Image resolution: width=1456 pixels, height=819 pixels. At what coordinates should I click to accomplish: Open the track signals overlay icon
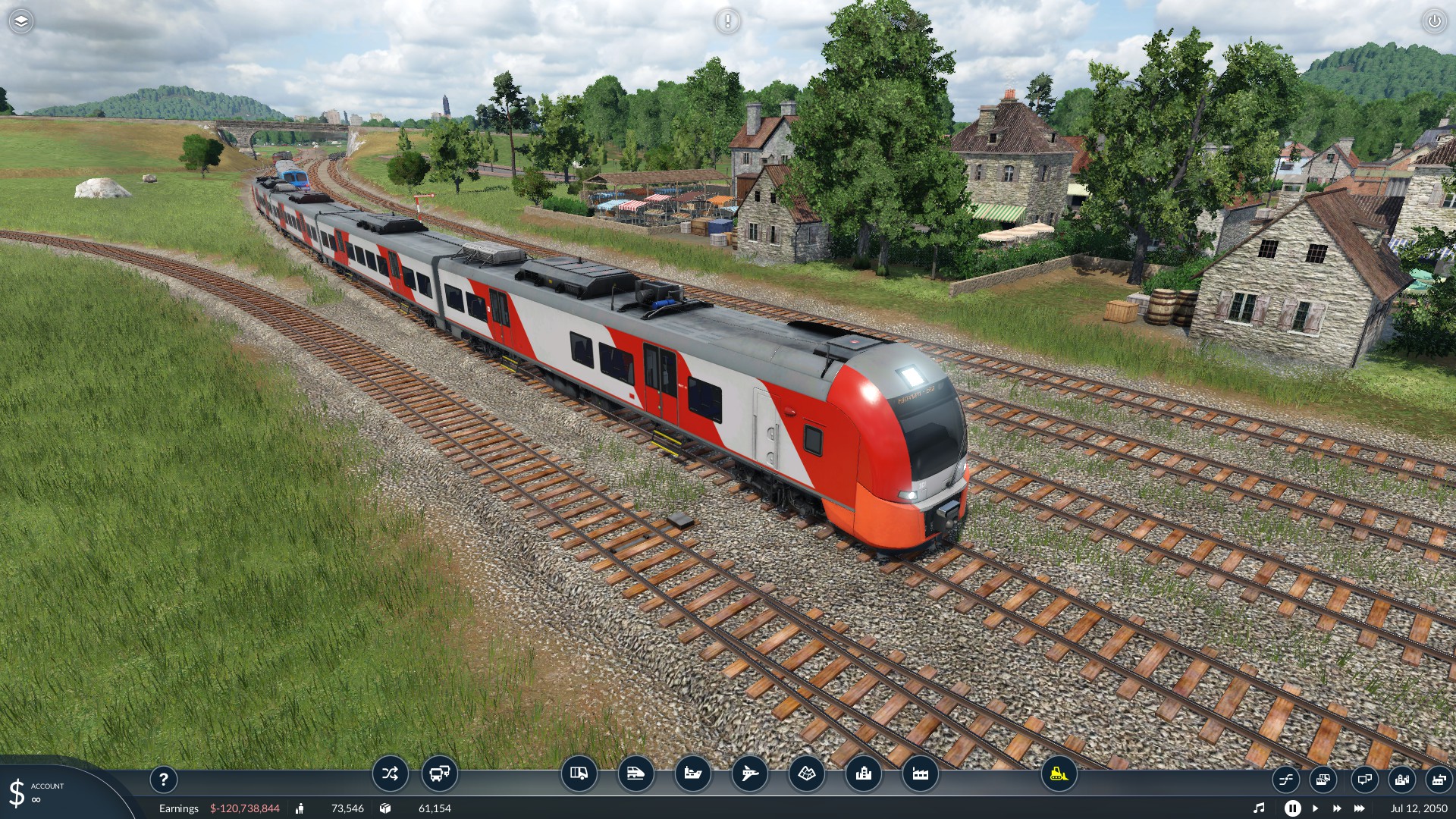pyautogui.click(x=1285, y=779)
